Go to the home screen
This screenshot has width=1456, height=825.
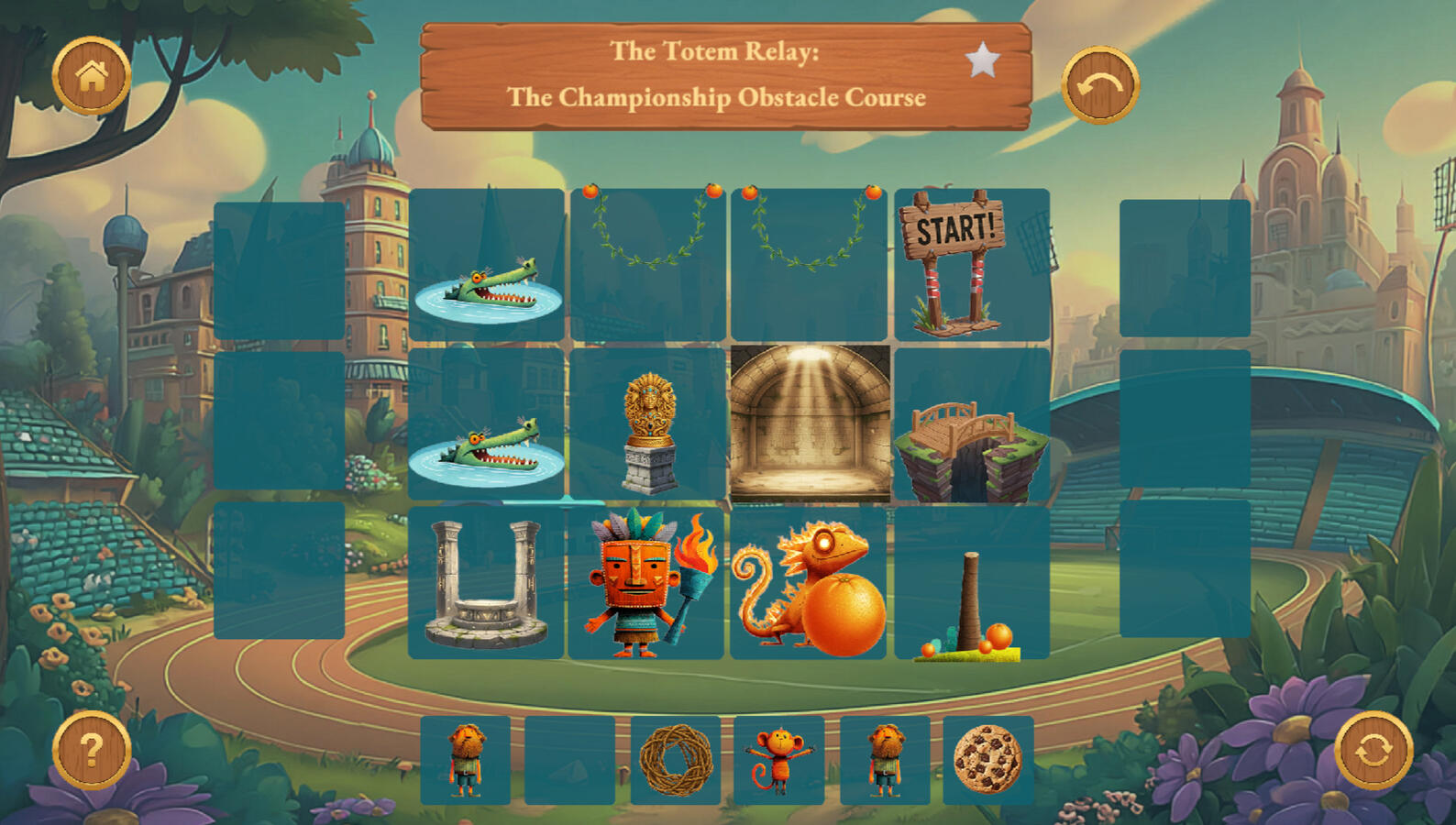(91, 77)
